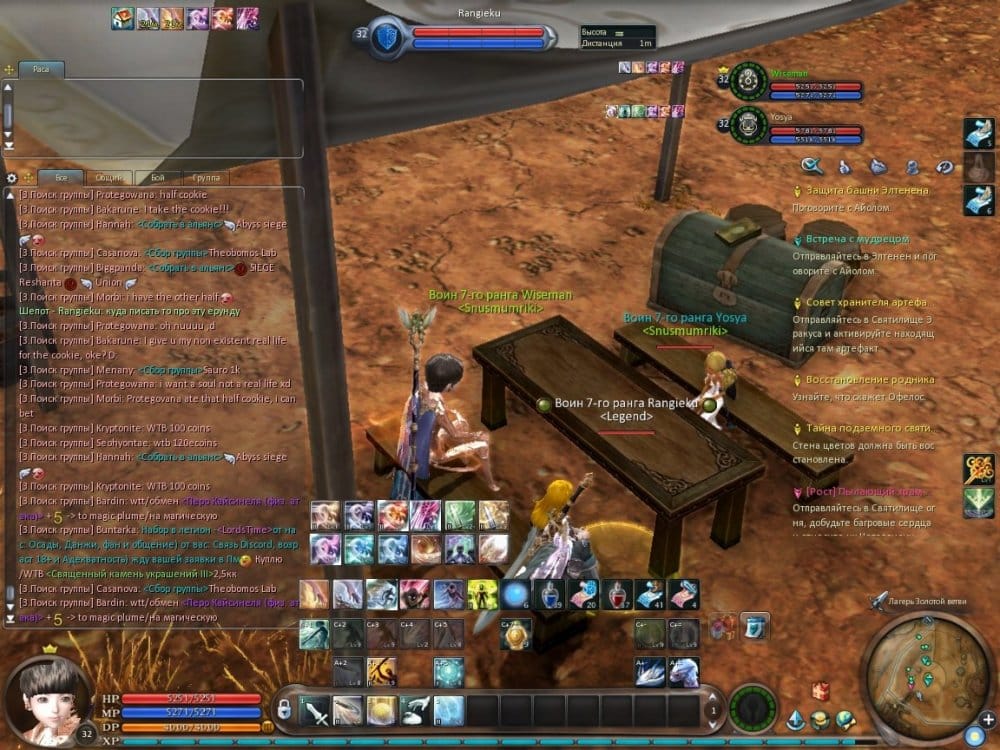The height and width of the screenshot is (750, 1000).
Task: Select the Раса tab in upper chat window
Action: point(43,71)
